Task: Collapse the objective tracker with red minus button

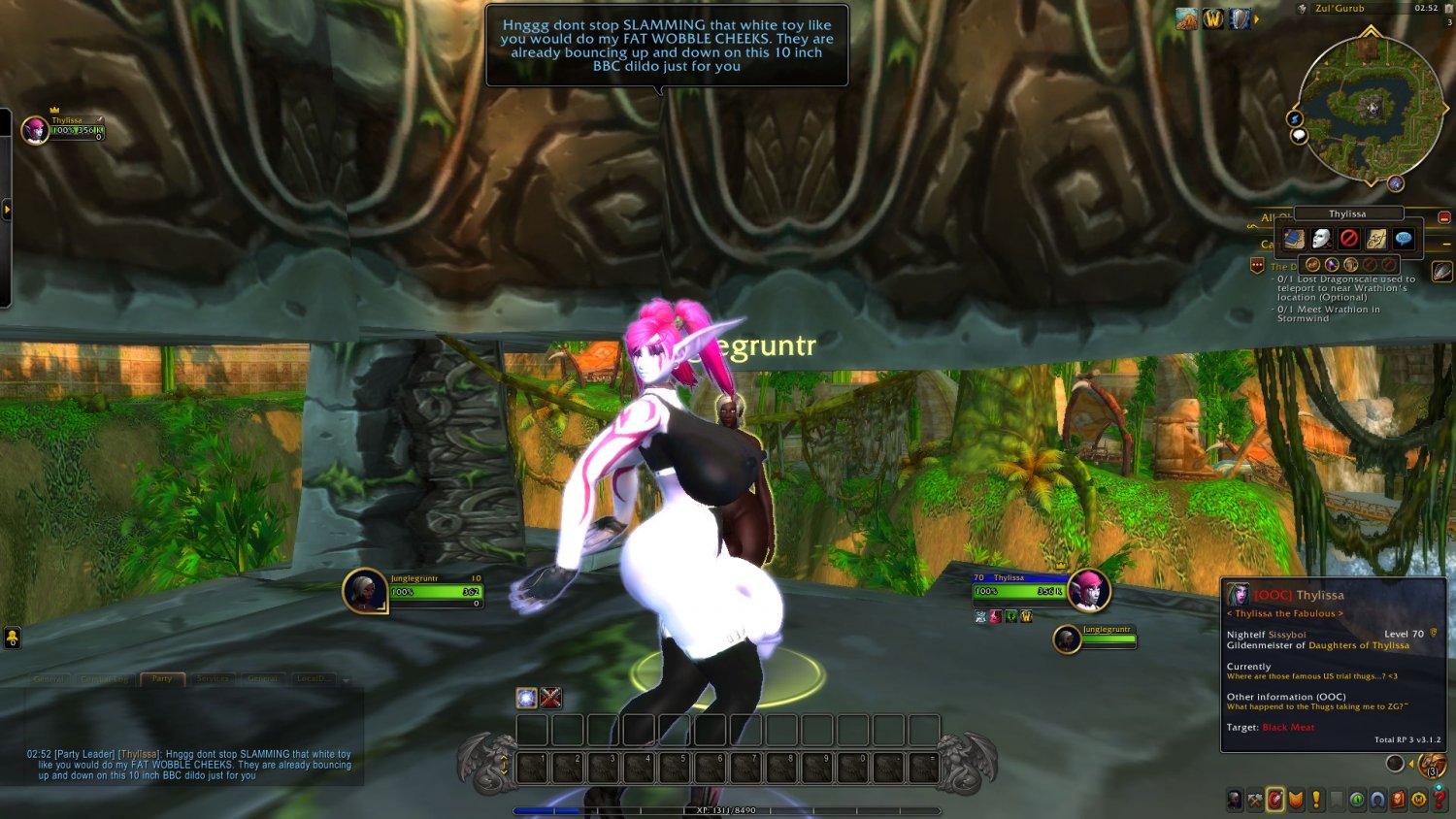Action: 1444,217
